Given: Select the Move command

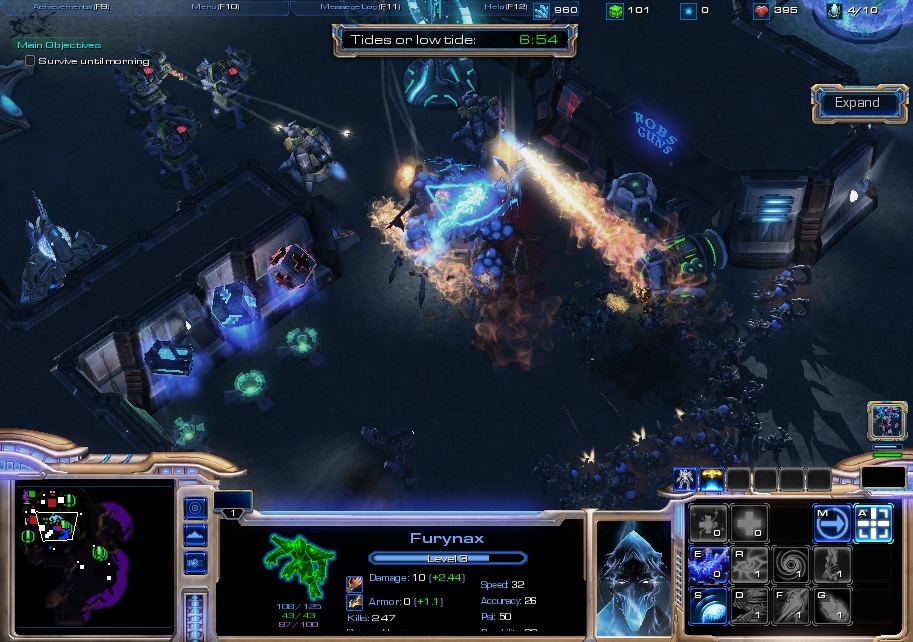Looking at the screenshot, I should 830,523.
